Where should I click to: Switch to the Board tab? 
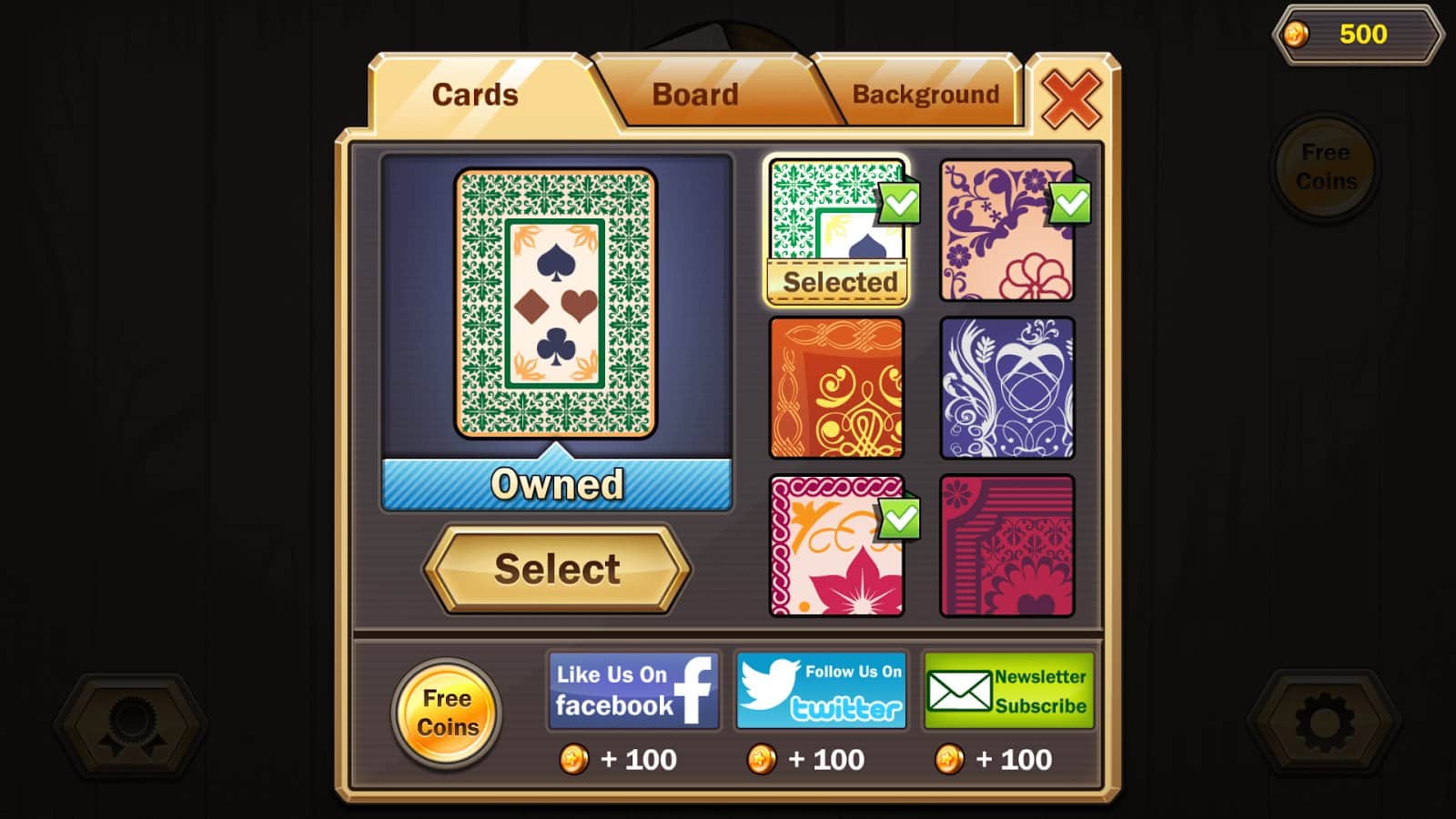pos(696,94)
